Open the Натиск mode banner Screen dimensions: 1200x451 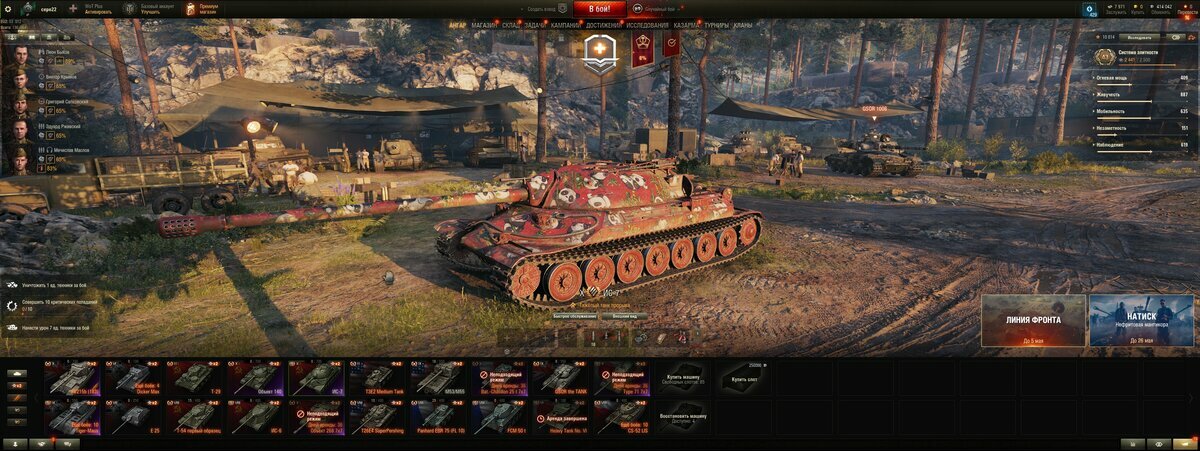point(1141,320)
